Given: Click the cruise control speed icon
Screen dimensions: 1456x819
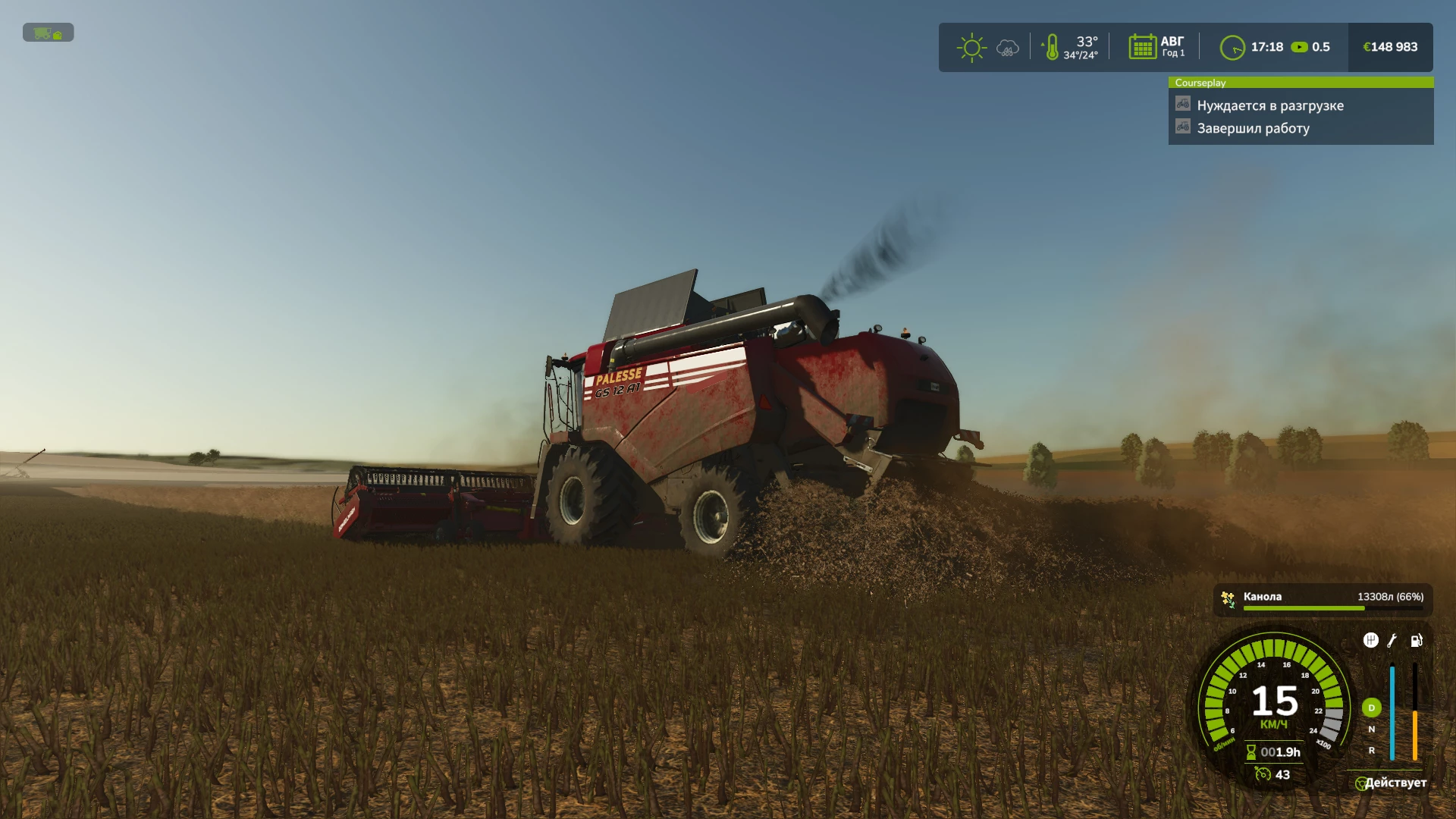Looking at the screenshot, I should coord(1263,774).
